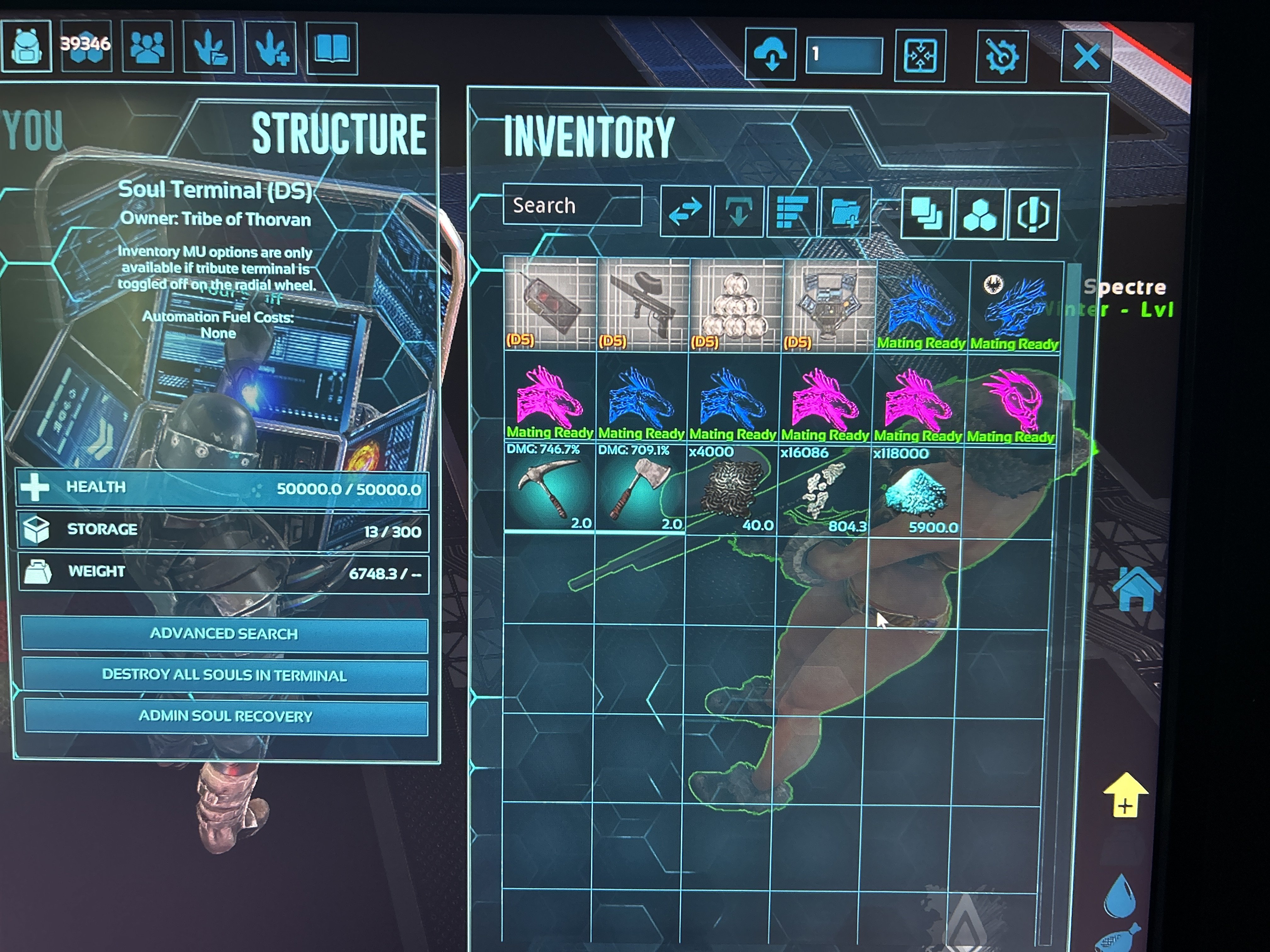Edit the quantity field showing 1

coord(844,55)
